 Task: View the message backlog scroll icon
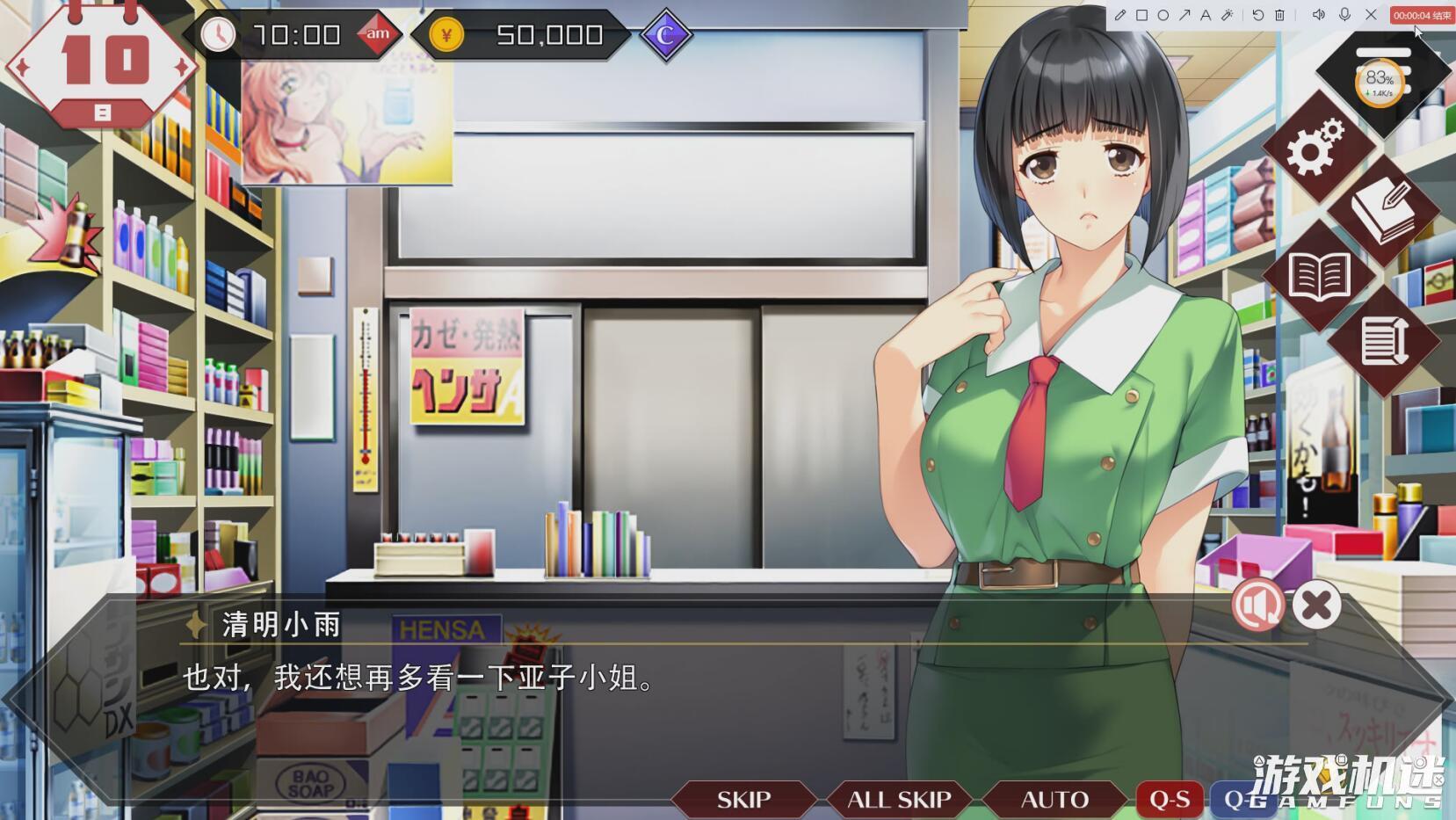click(x=1384, y=338)
